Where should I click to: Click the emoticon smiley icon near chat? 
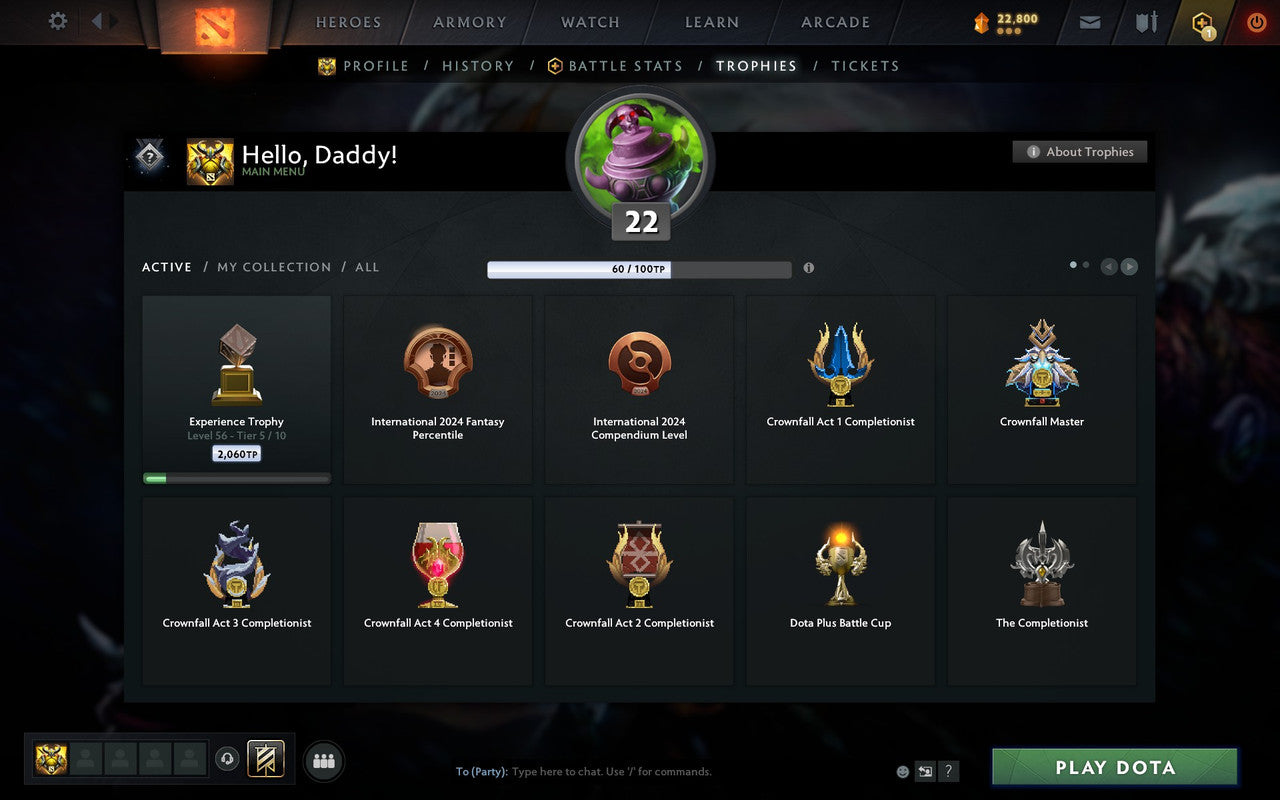pos(902,771)
